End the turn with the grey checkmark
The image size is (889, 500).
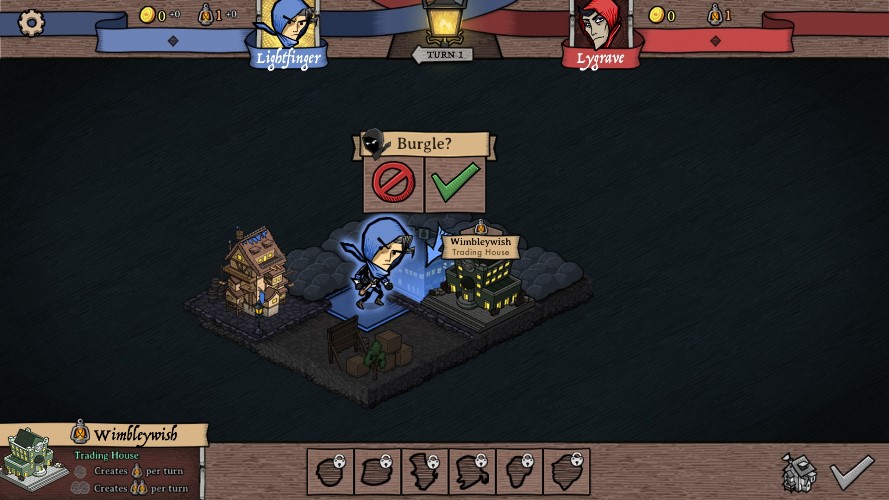click(852, 471)
